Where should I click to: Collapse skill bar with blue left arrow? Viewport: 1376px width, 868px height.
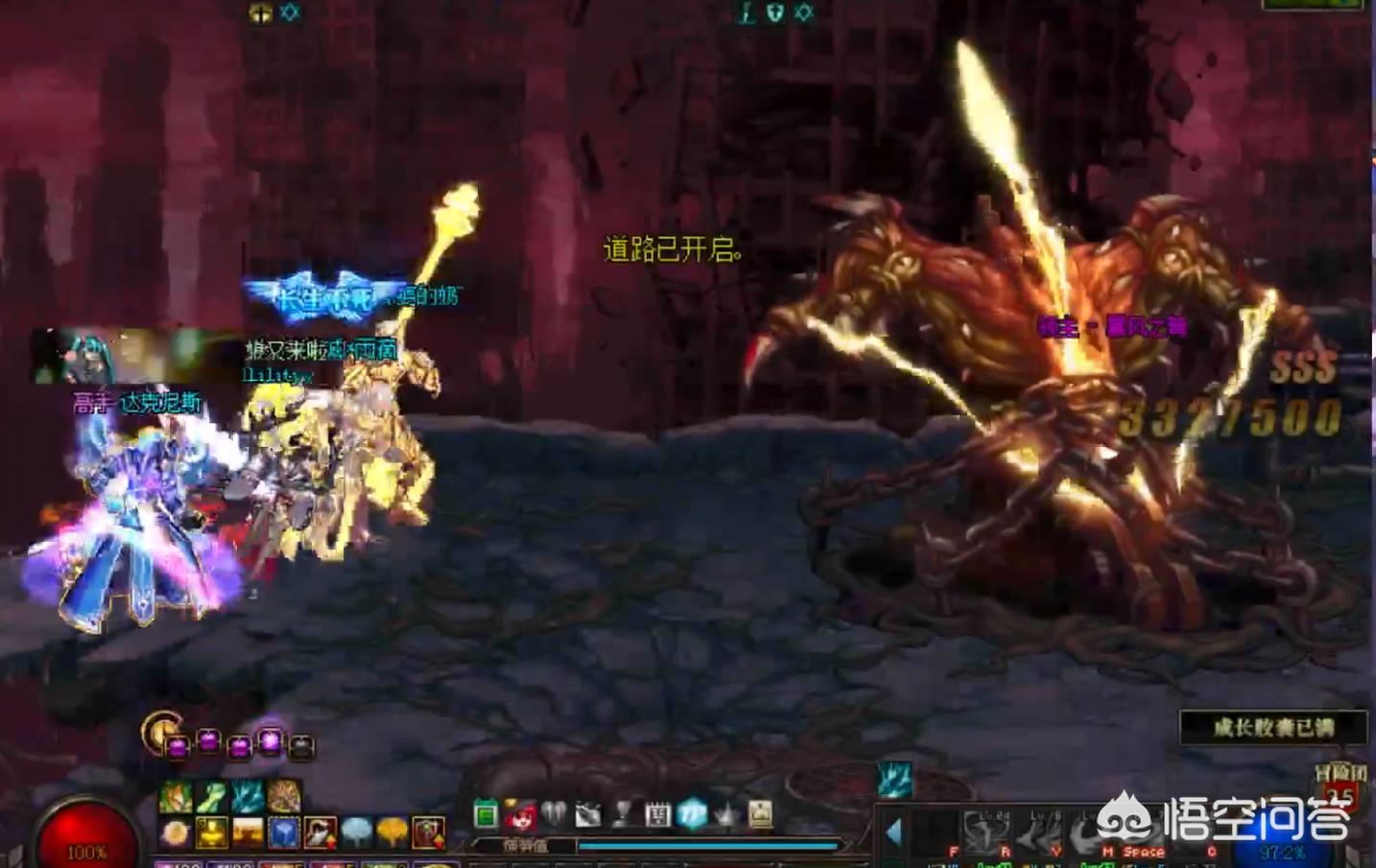click(894, 833)
